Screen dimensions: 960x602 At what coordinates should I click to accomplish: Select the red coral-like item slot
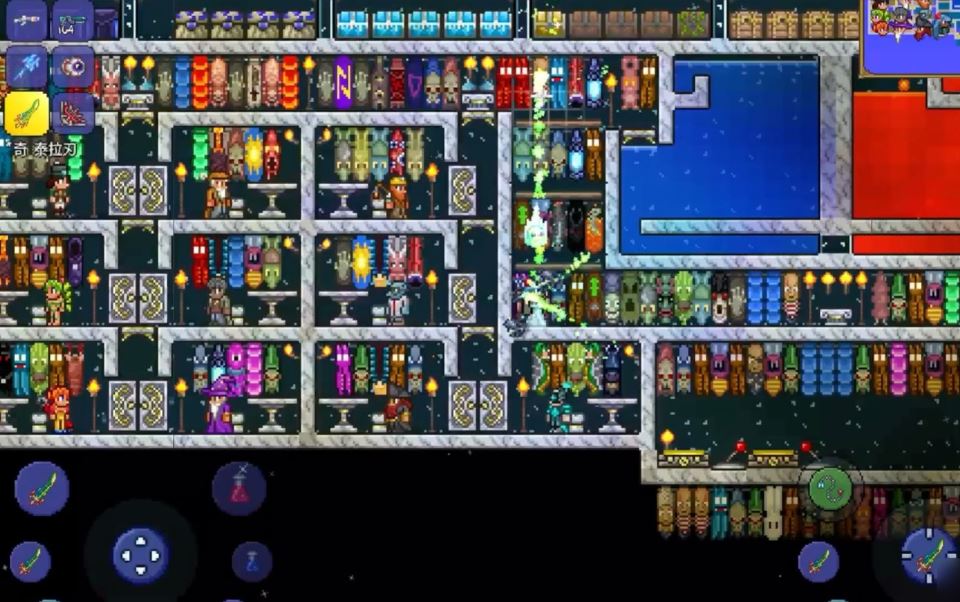click(73, 114)
